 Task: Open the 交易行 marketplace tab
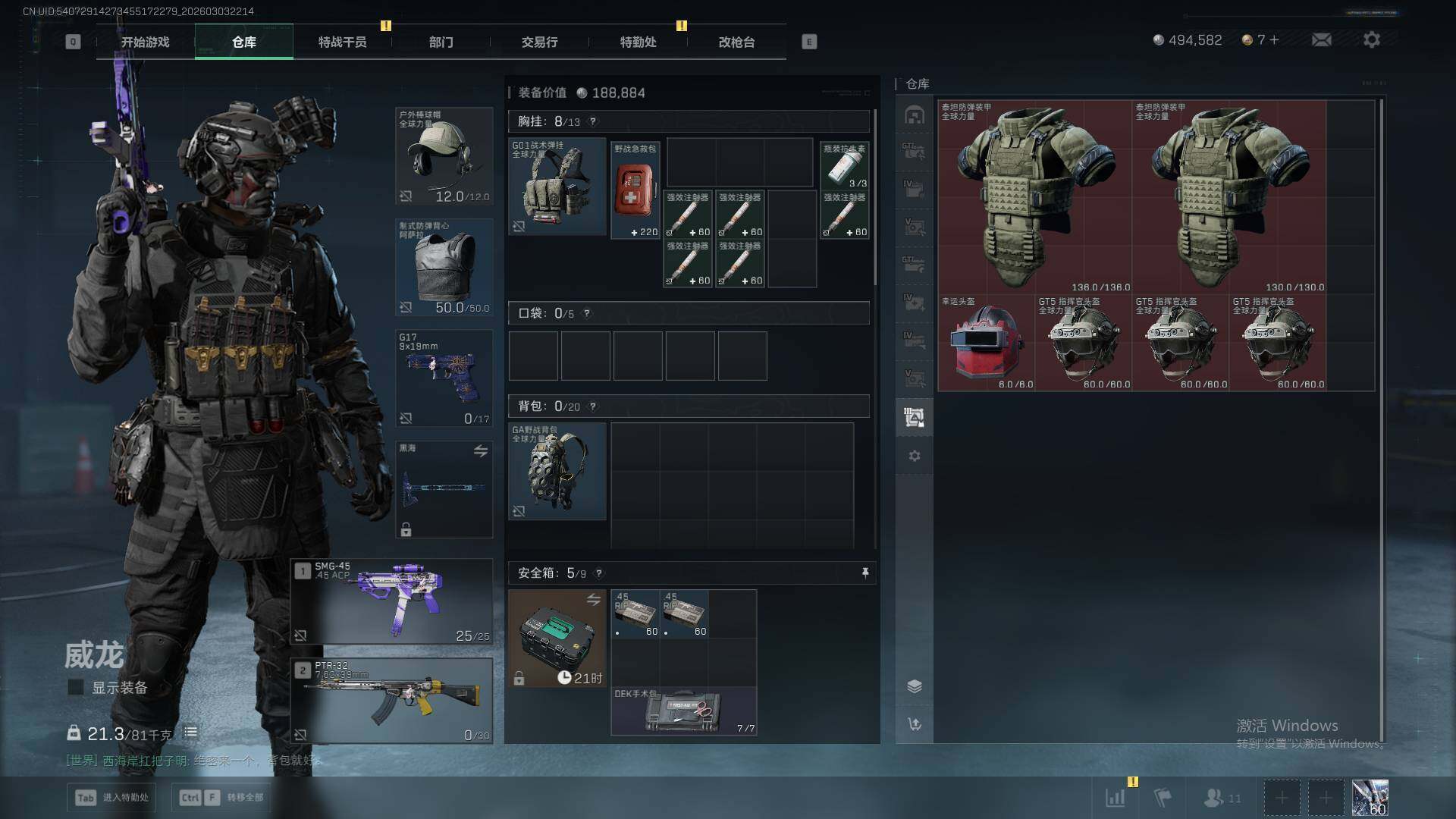pos(539,42)
